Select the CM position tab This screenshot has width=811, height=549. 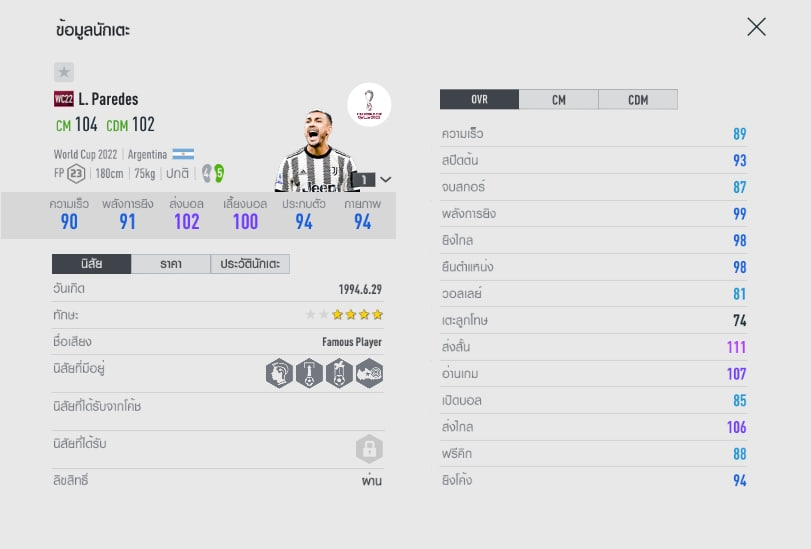click(x=558, y=100)
